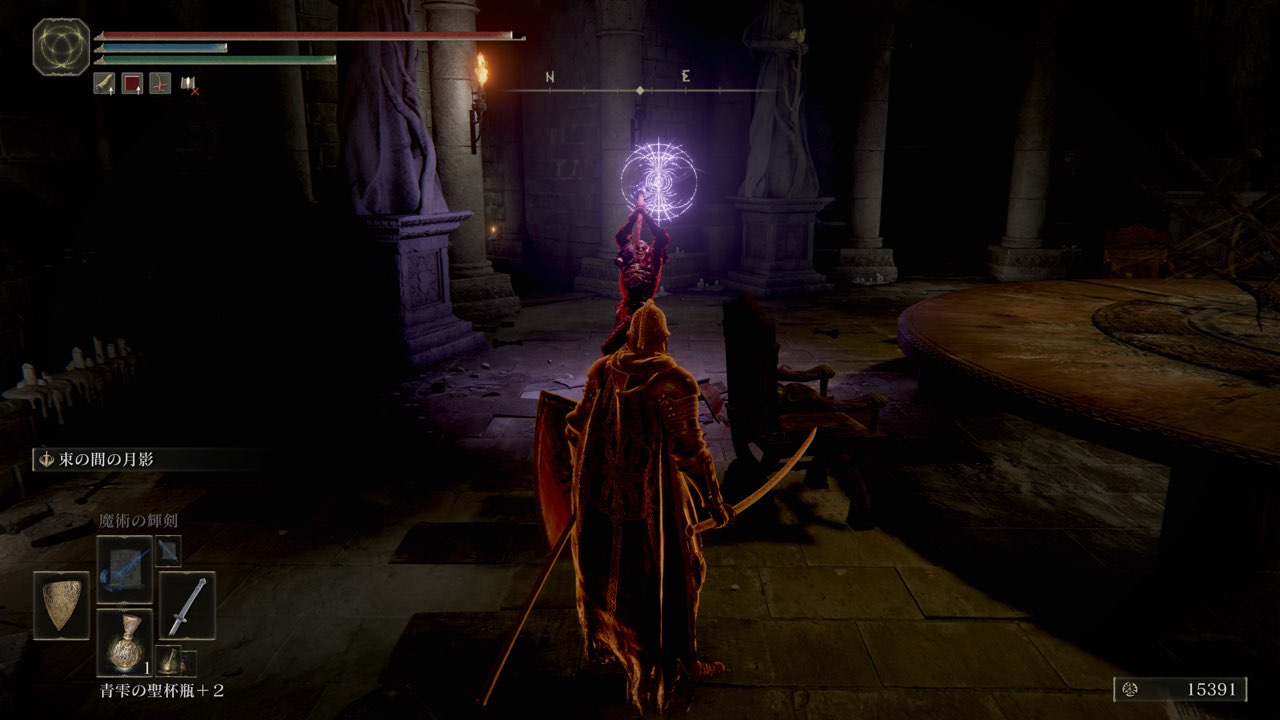Select the small next-spell preview slot

click(x=168, y=550)
